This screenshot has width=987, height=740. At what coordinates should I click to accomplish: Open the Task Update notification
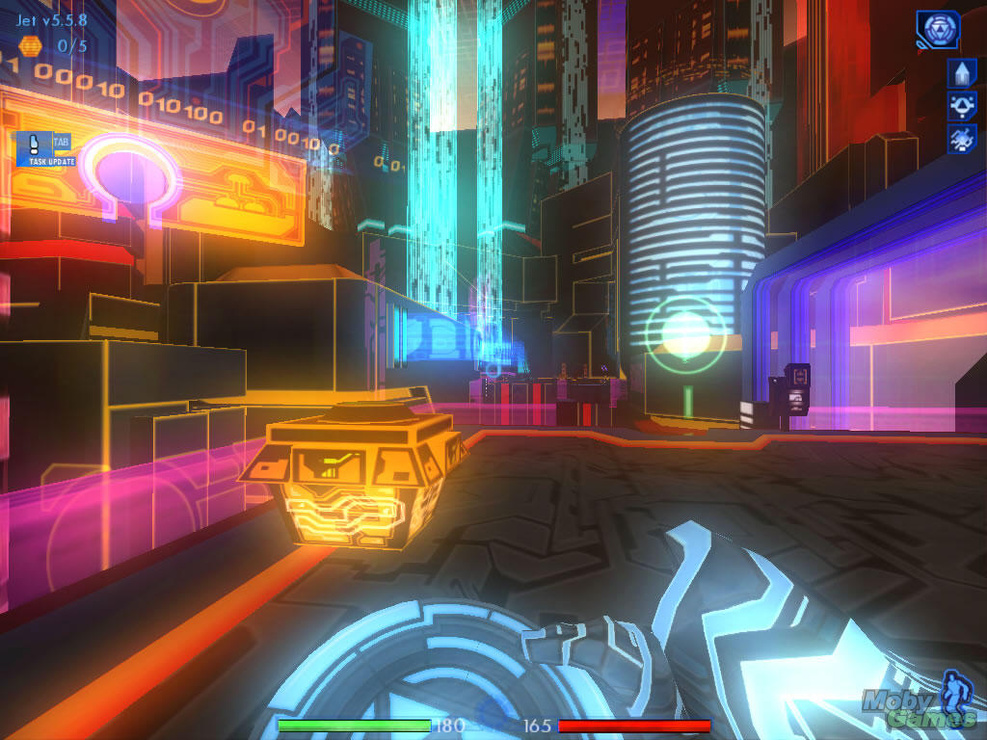[x=44, y=150]
